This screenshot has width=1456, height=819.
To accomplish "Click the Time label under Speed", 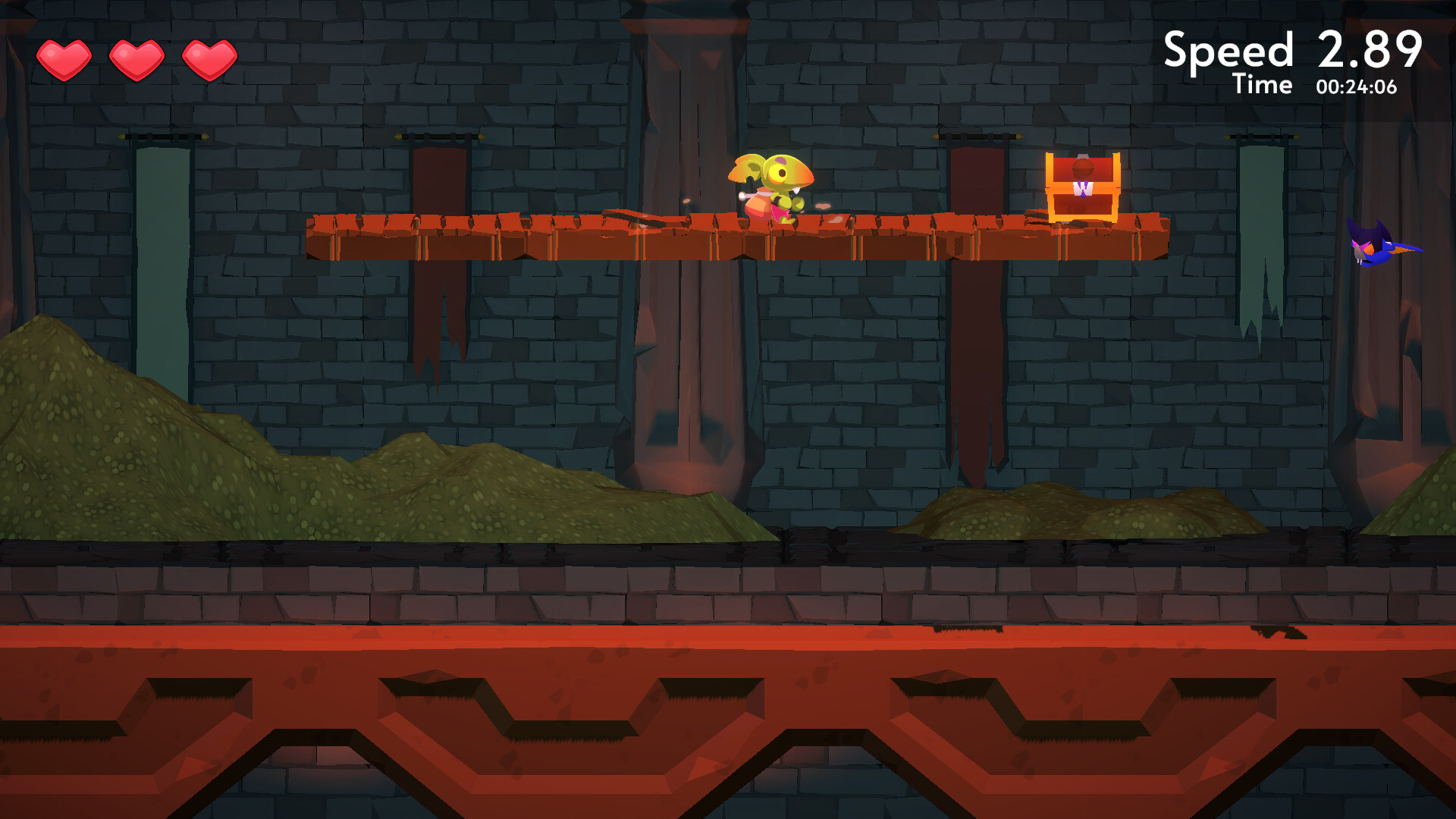I will point(1262,85).
